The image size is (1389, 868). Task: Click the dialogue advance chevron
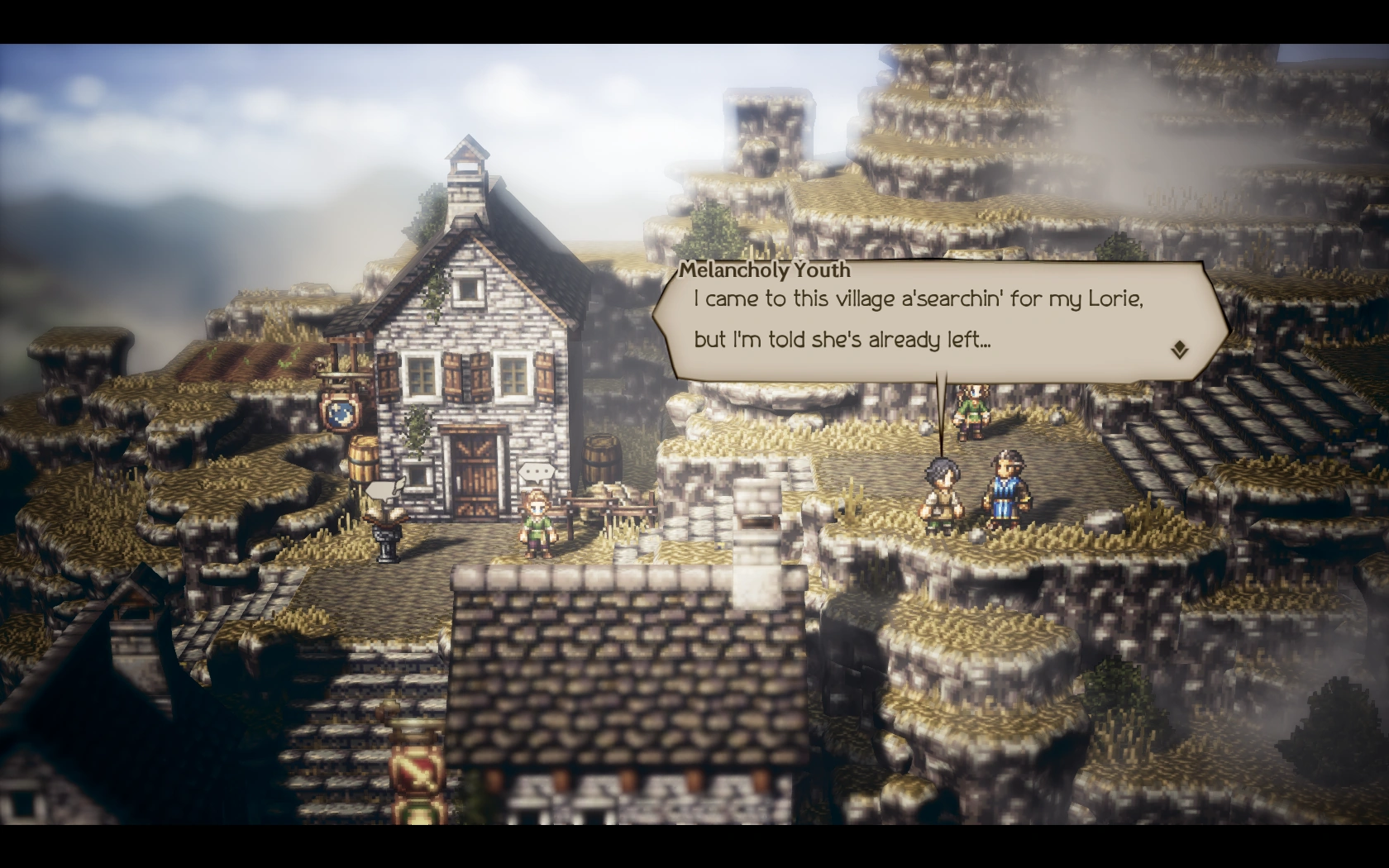[x=1180, y=351]
